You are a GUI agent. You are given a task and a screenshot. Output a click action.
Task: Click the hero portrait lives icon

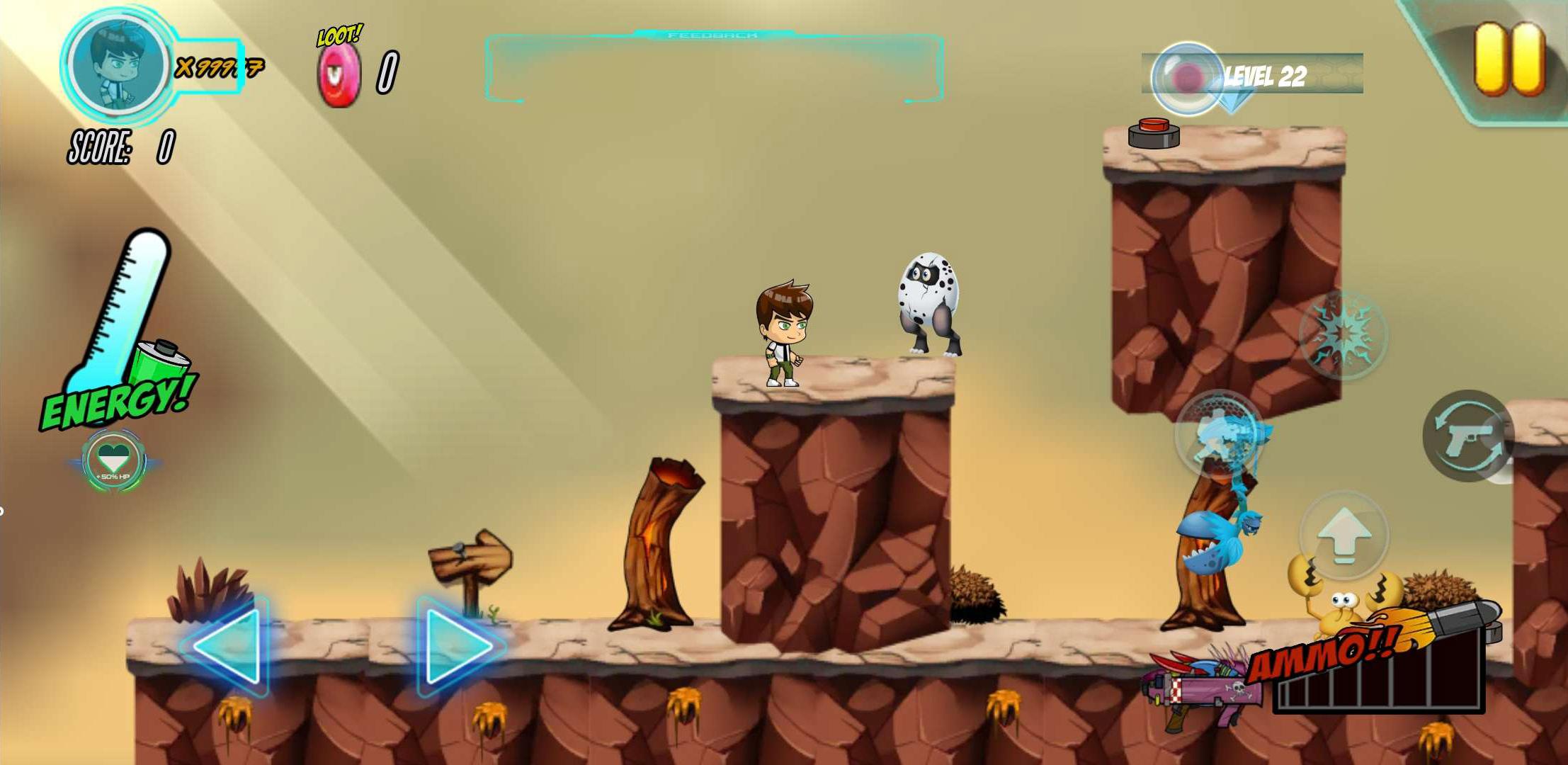click(x=117, y=64)
